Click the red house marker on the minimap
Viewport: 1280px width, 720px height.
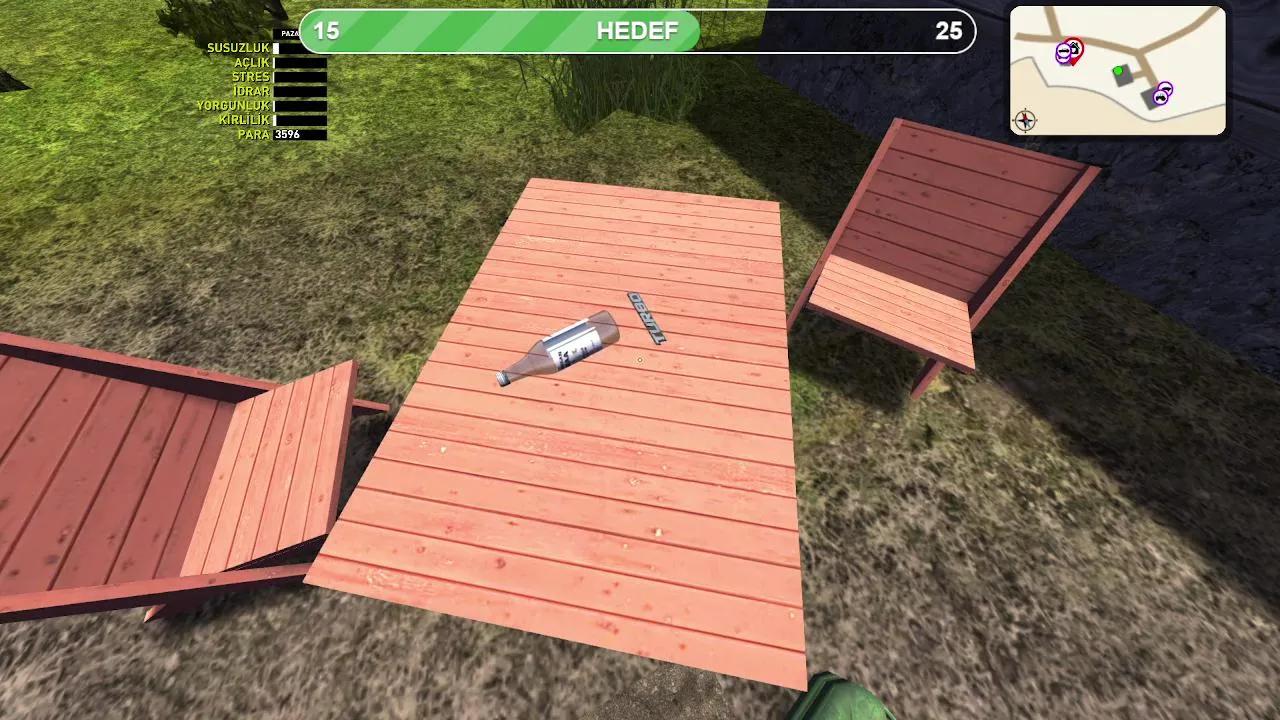(x=1074, y=48)
